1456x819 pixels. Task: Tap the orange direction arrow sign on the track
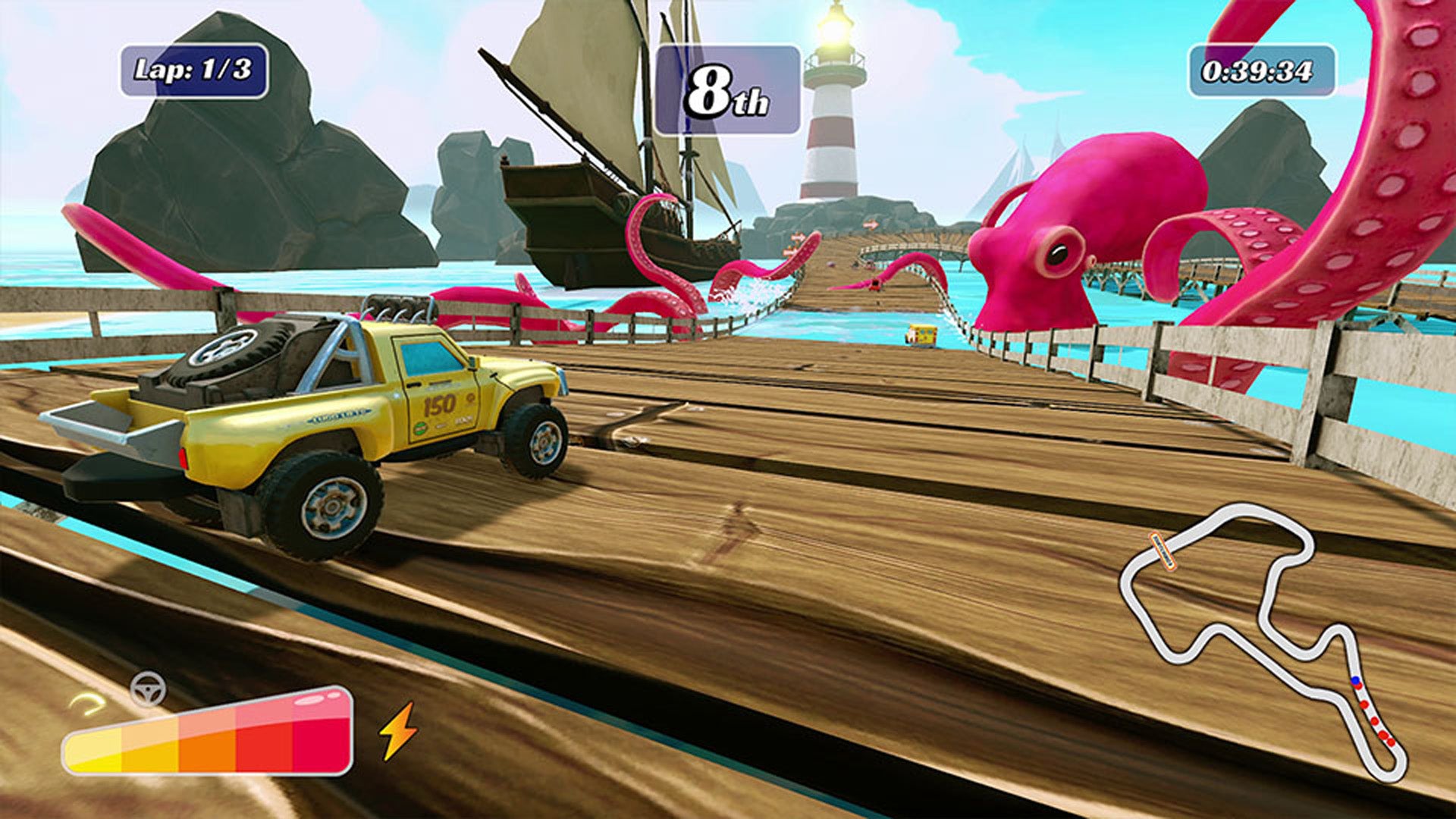[871, 224]
